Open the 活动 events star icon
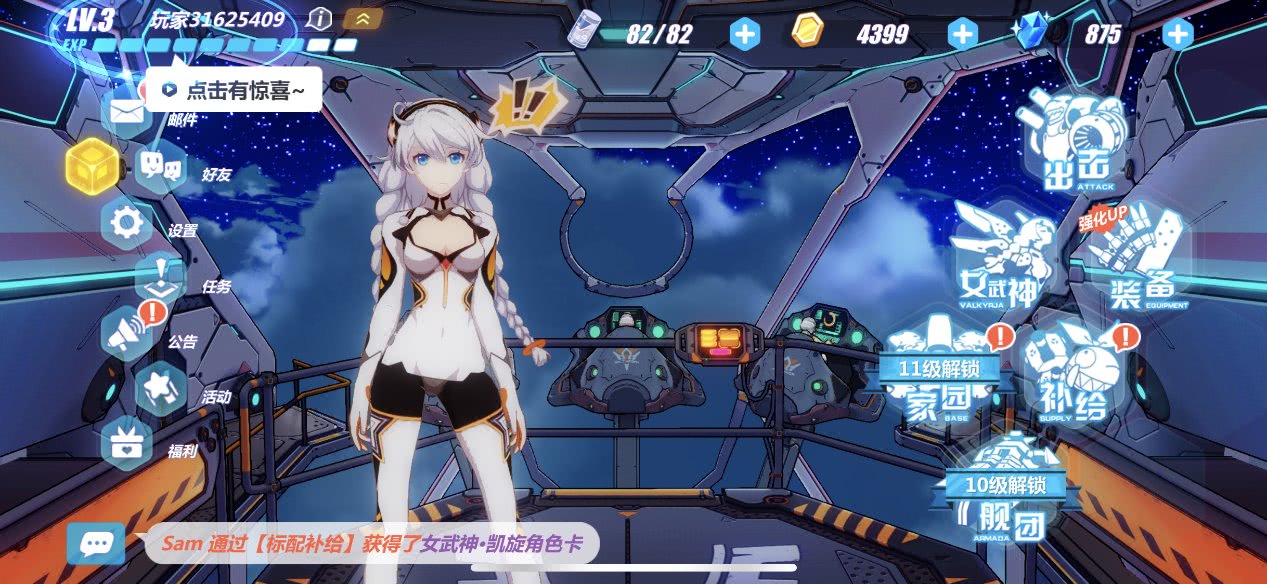The image size is (1267, 584). 160,390
